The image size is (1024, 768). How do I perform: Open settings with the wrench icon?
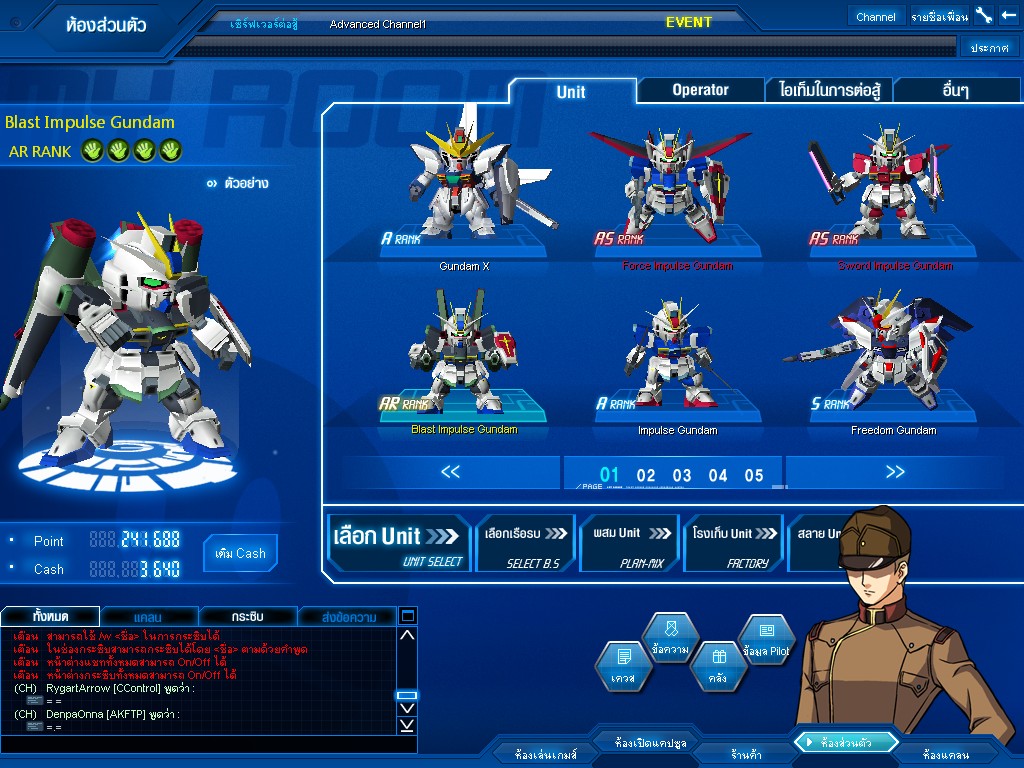pos(983,16)
